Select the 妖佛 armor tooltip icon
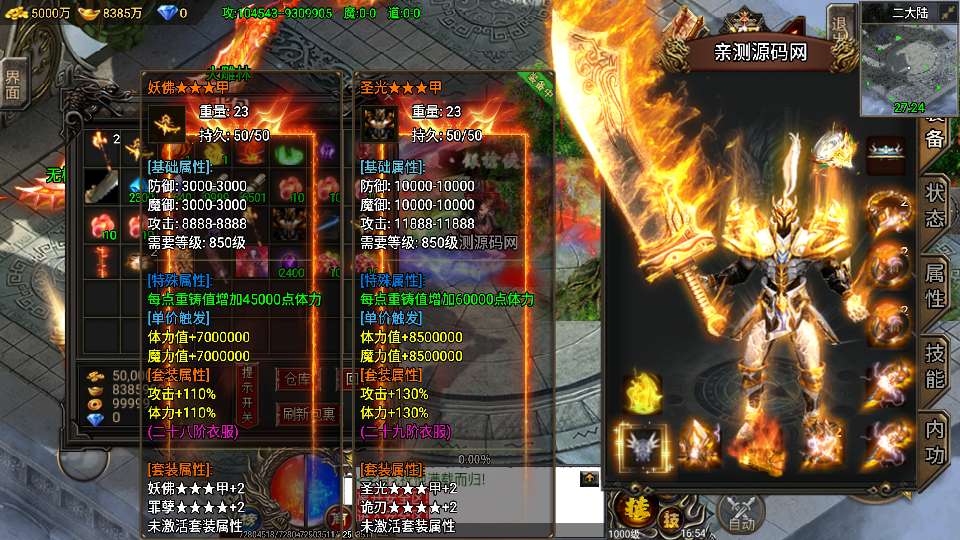Image resolution: width=960 pixels, height=540 pixels. pos(166,124)
